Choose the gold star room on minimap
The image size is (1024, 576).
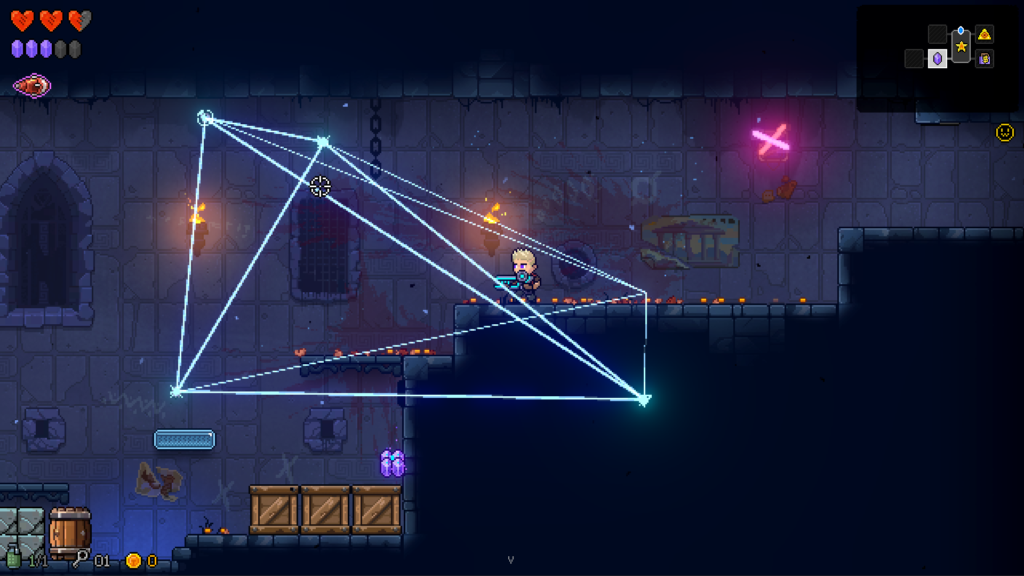click(x=961, y=46)
